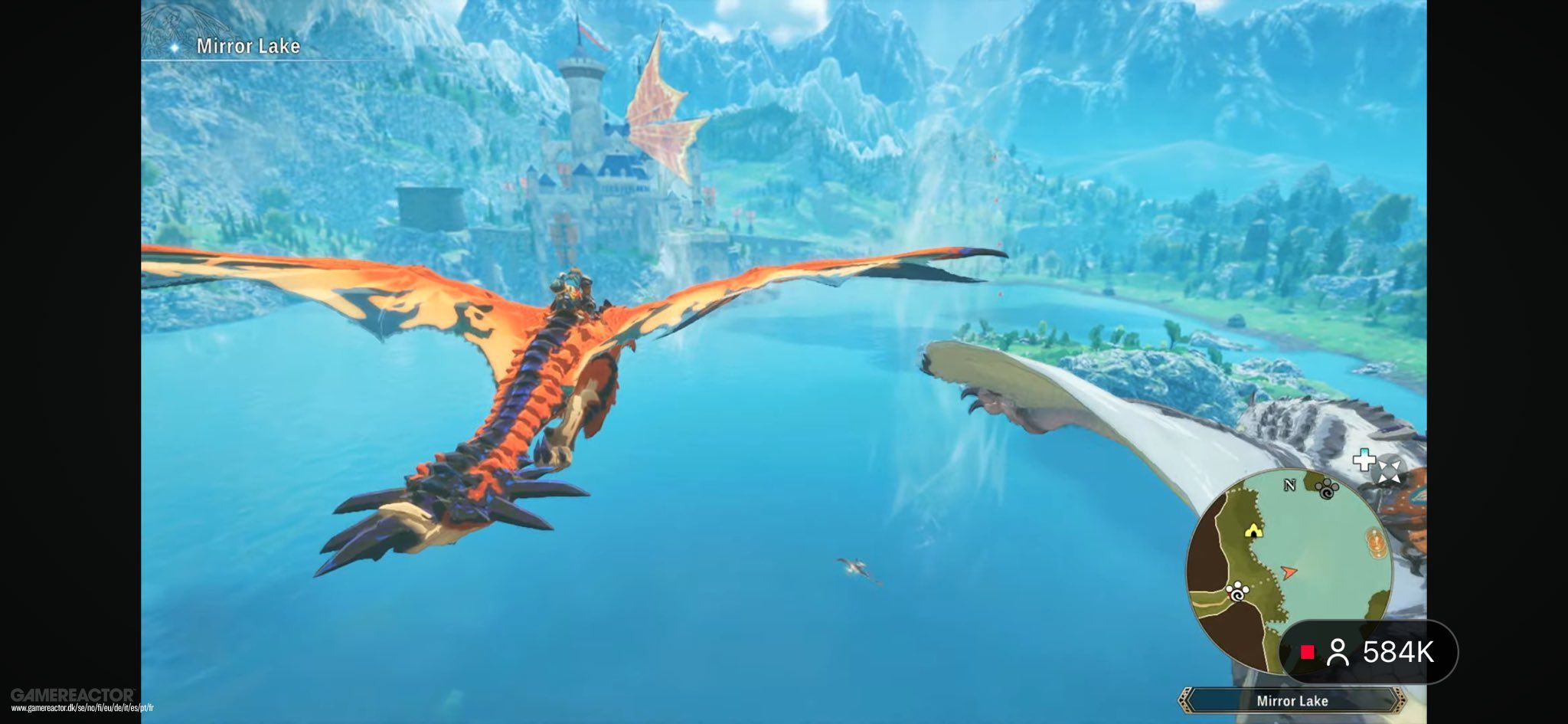1568x724 pixels.
Task: Click the viewer-count person icon near 584K
Action: [1338, 653]
